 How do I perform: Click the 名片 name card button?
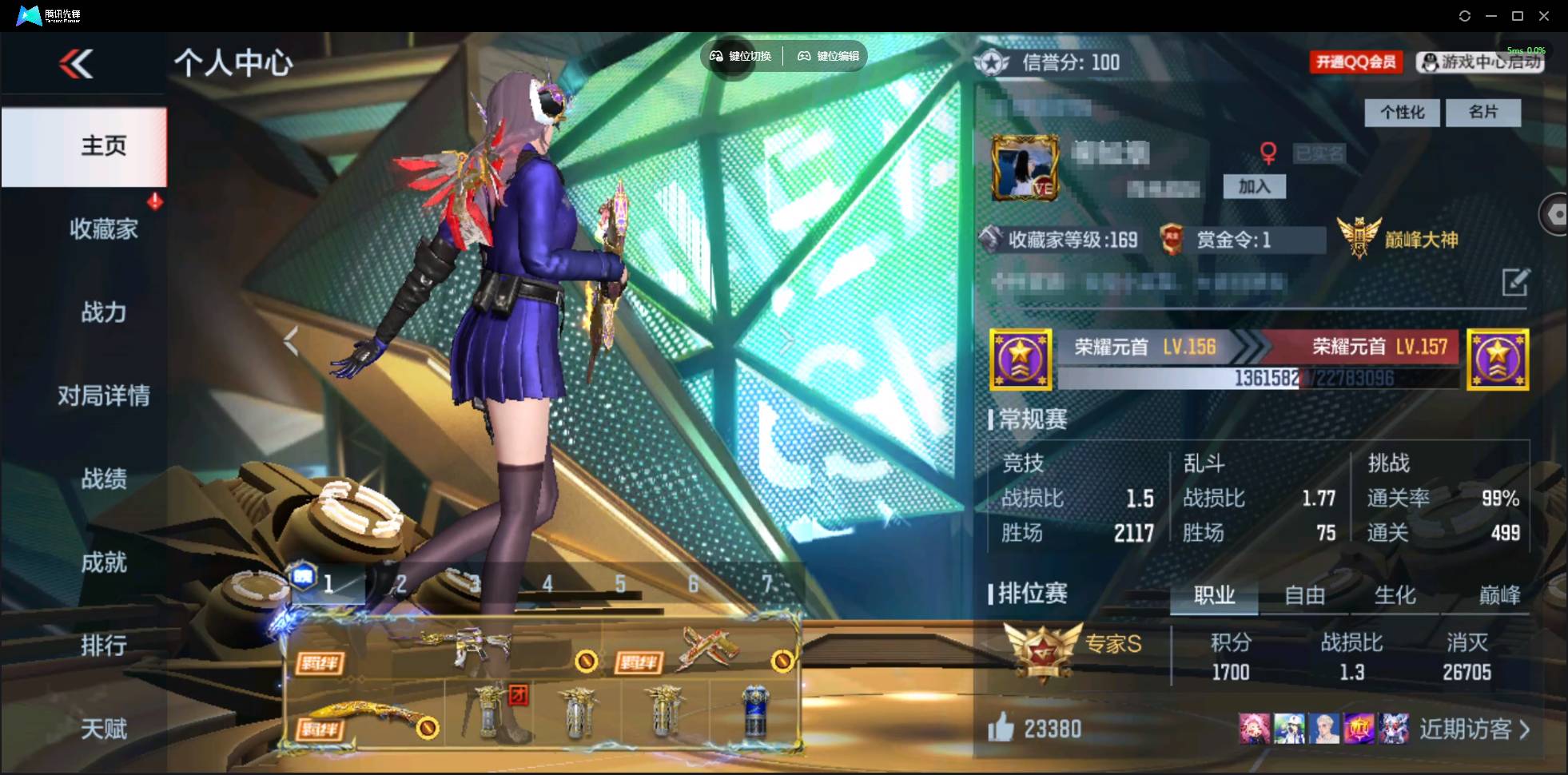click(x=1484, y=112)
